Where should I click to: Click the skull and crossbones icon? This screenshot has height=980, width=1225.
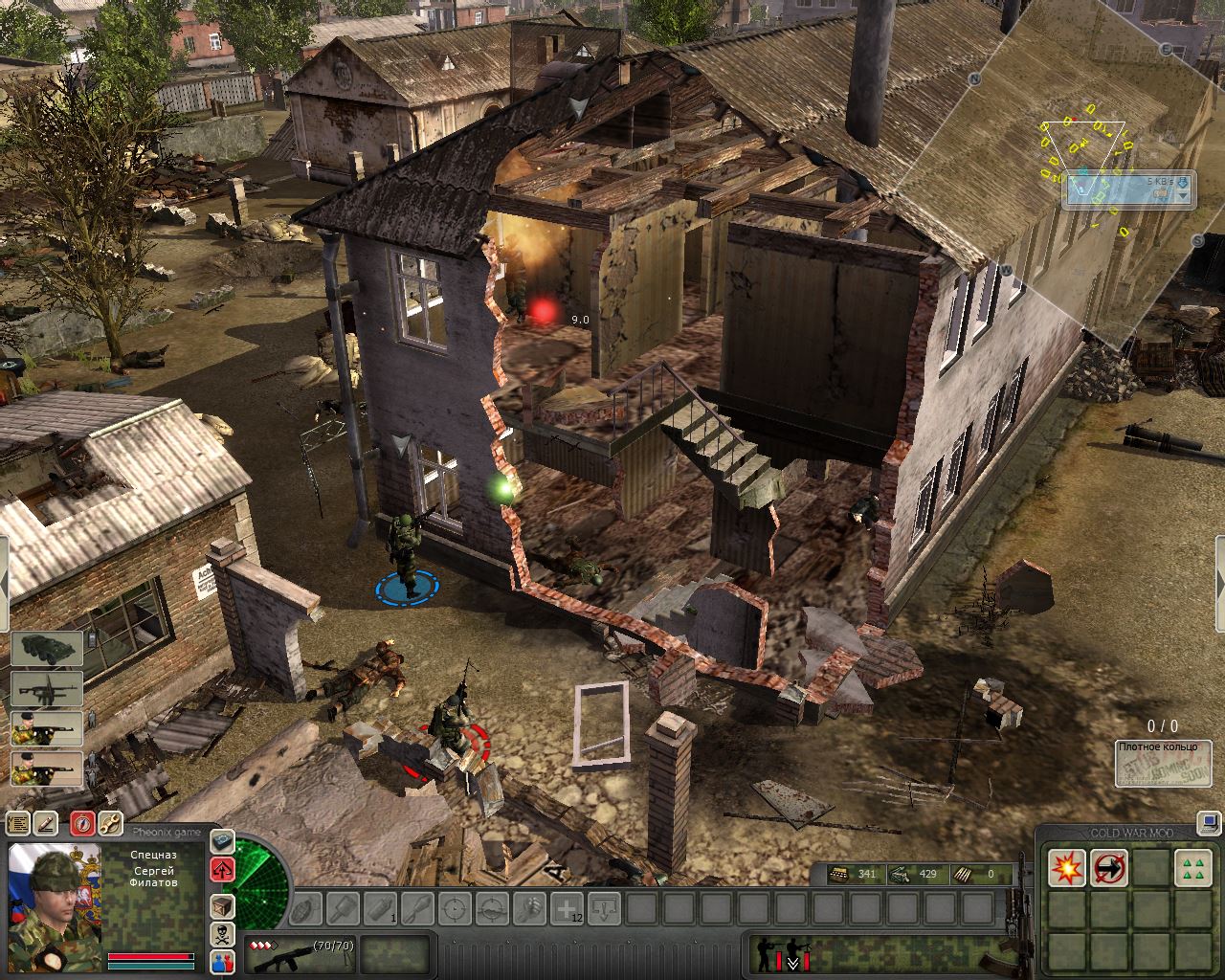222,934
